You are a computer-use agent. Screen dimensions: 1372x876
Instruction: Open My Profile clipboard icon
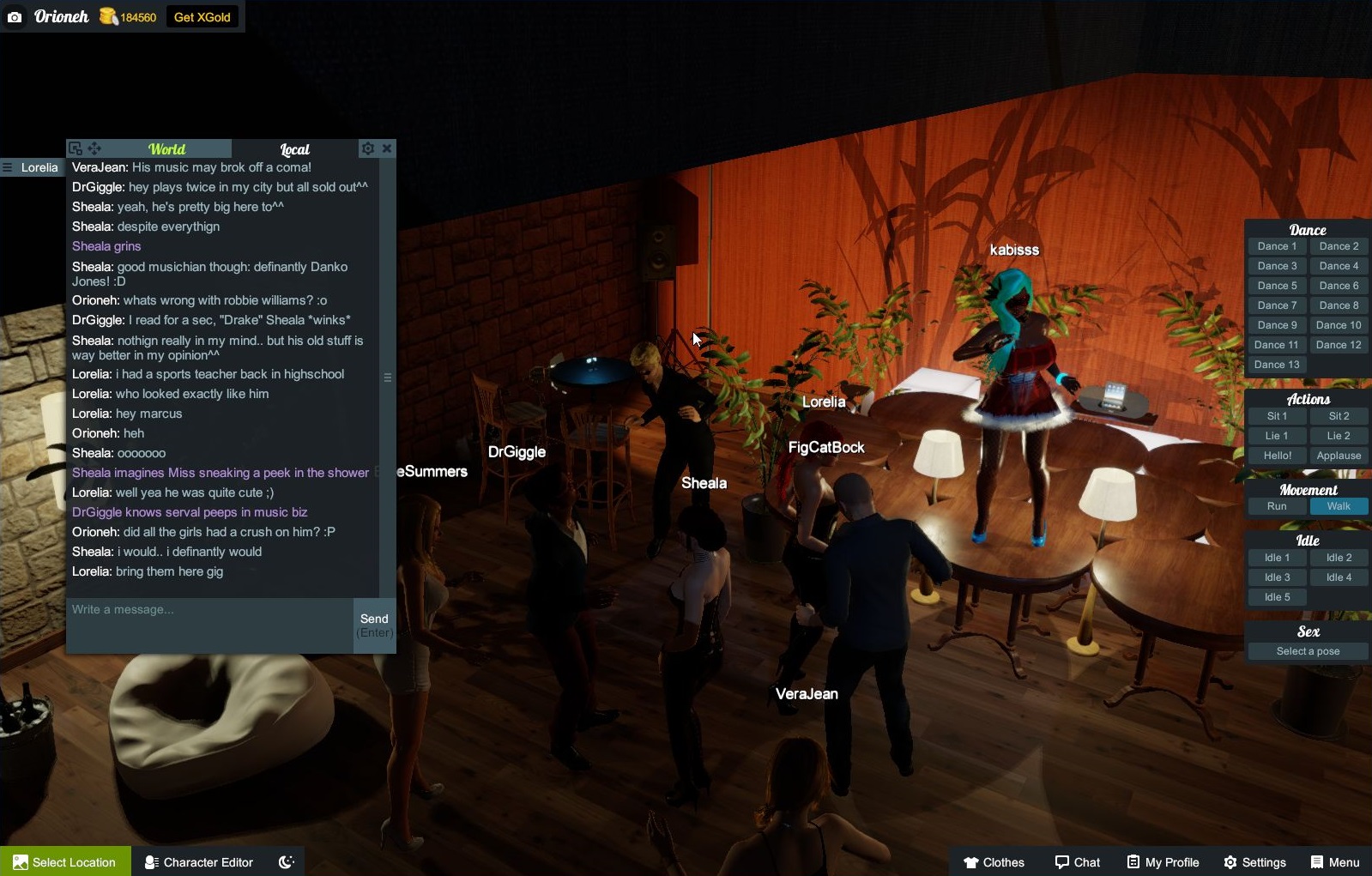1133,862
